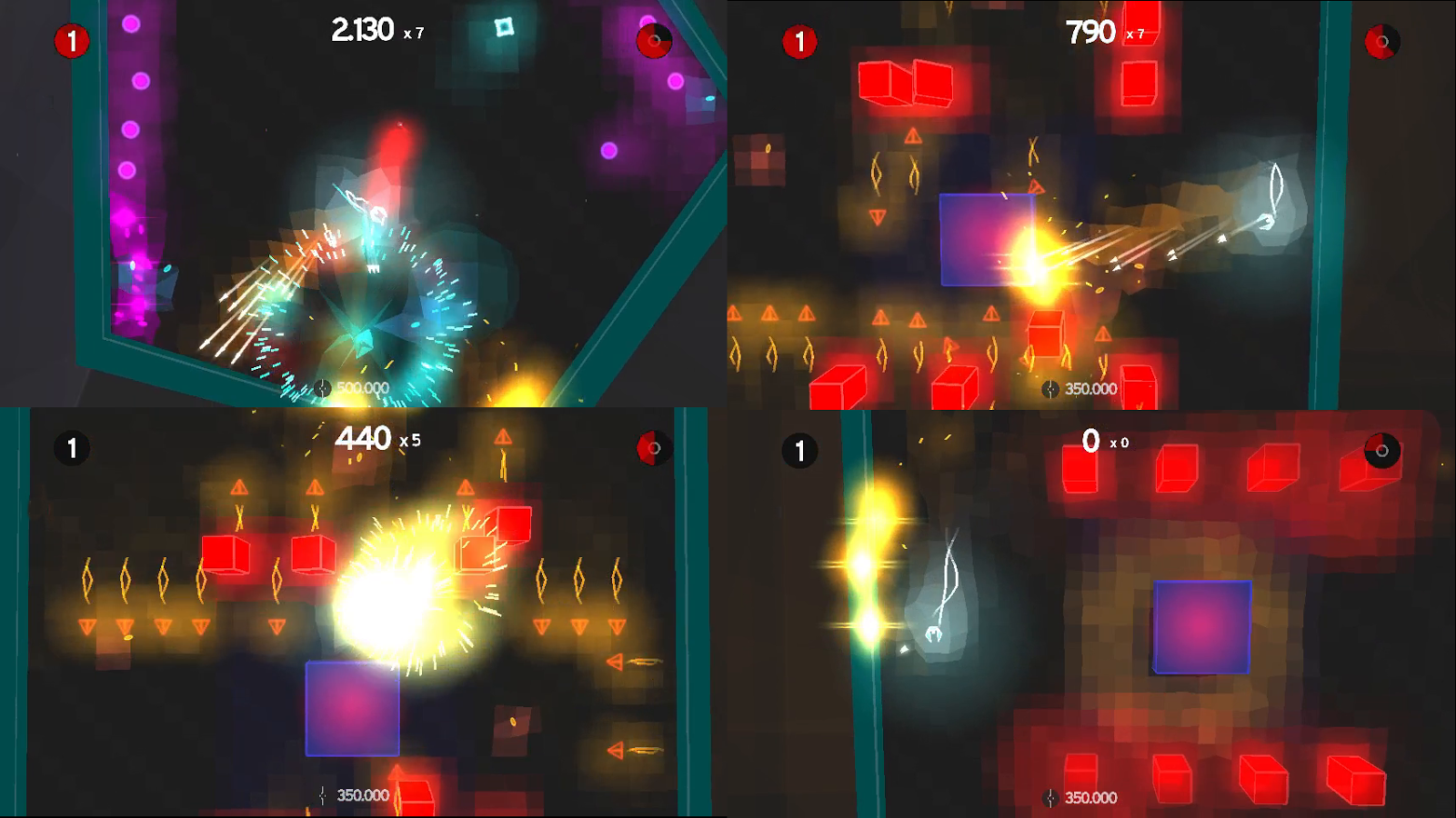Select the score 790 in top-right quadrant
The height and width of the screenshot is (818, 1456).
pyautogui.click(x=1091, y=33)
